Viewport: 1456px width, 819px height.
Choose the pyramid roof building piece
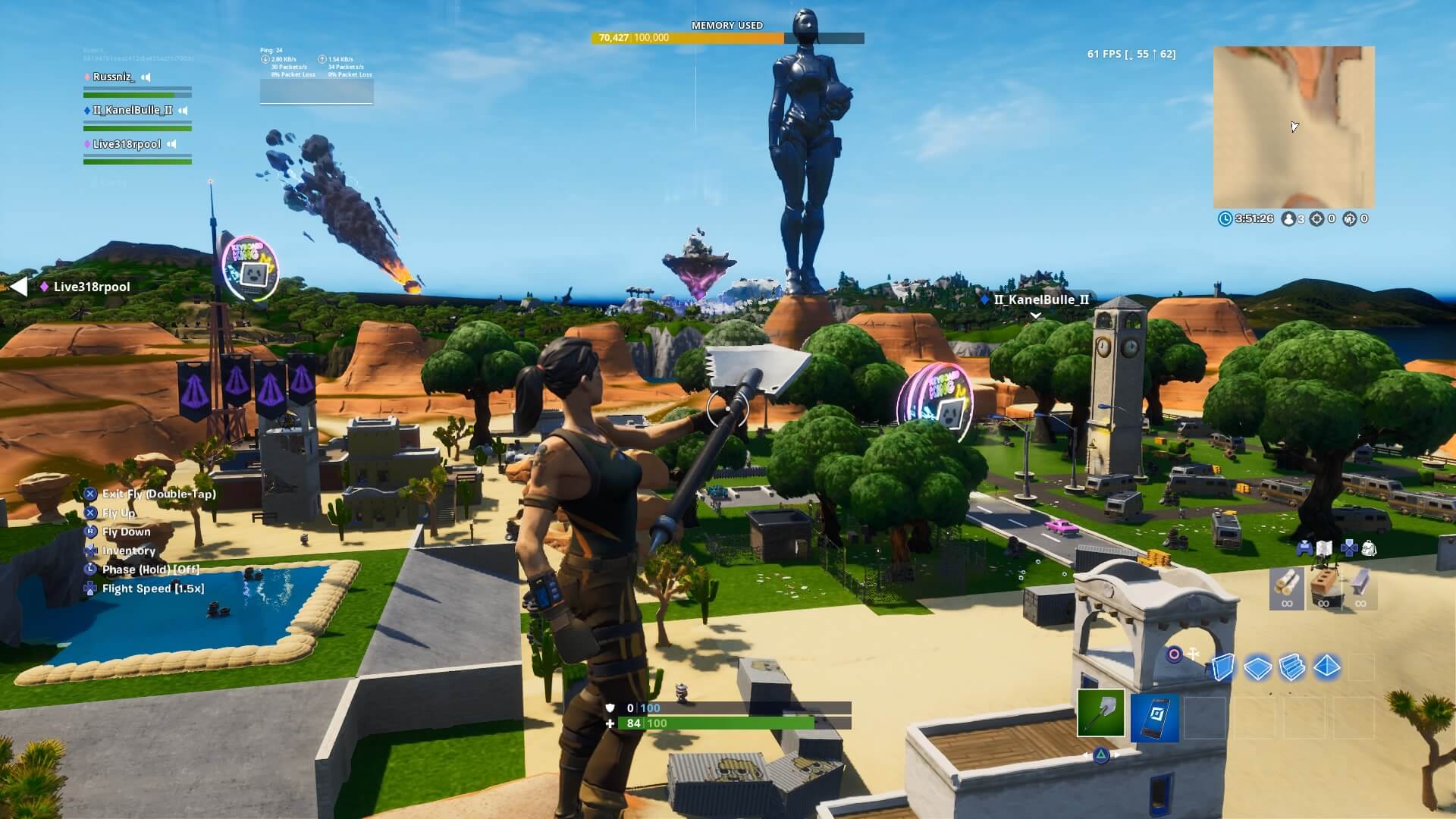click(1327, 667)
